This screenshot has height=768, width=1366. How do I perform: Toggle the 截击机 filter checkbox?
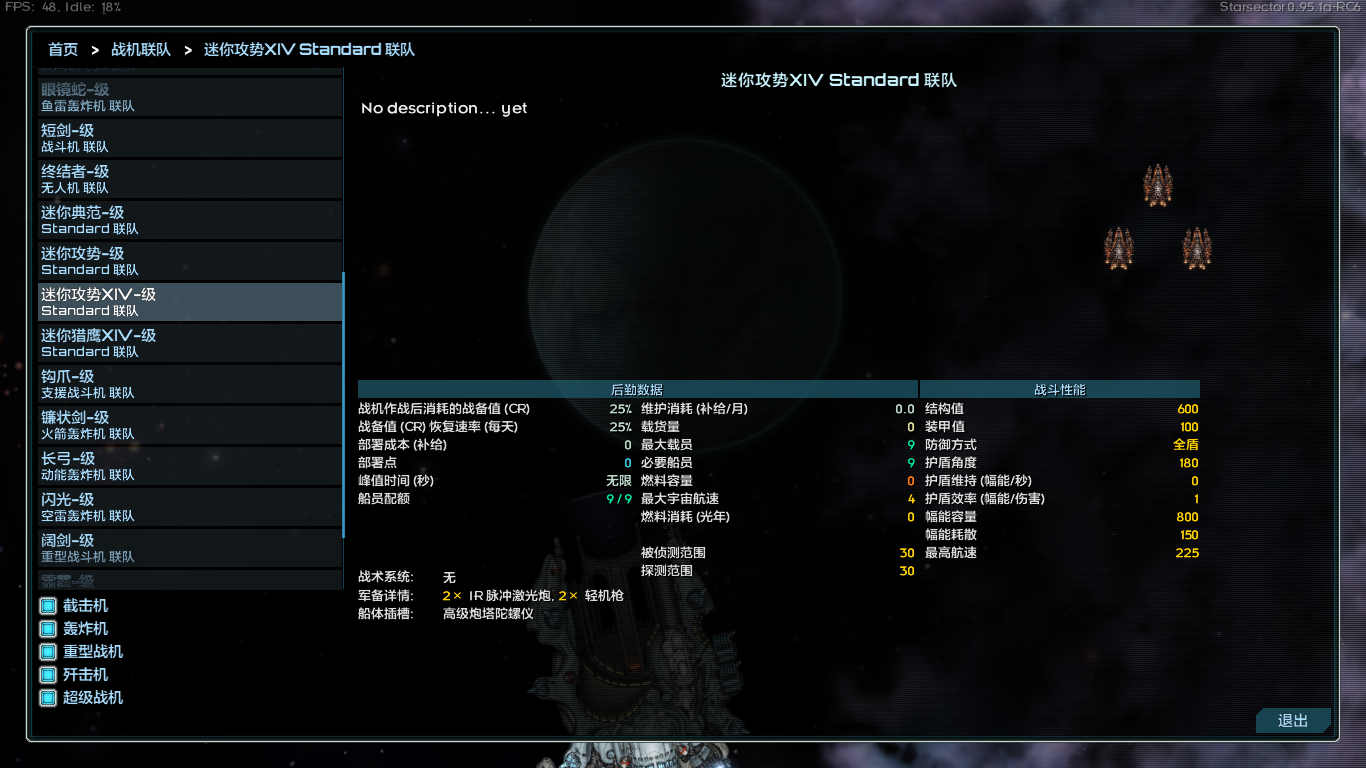tap(46, 605)
